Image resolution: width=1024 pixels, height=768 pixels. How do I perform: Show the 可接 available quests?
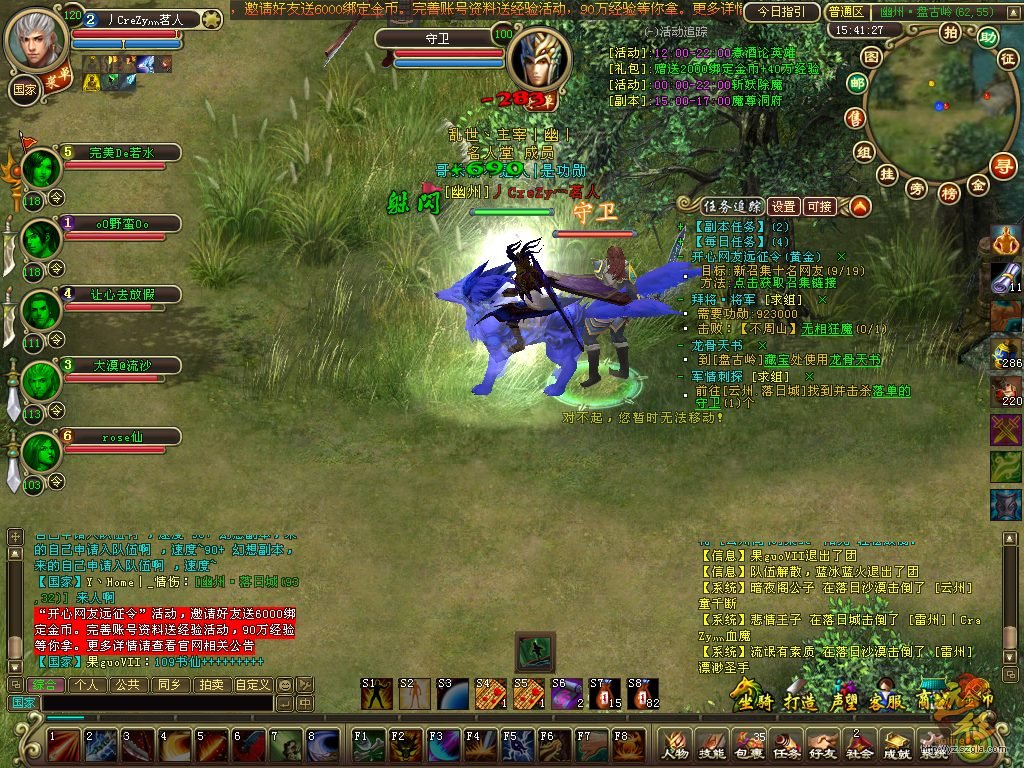(820, 206)
